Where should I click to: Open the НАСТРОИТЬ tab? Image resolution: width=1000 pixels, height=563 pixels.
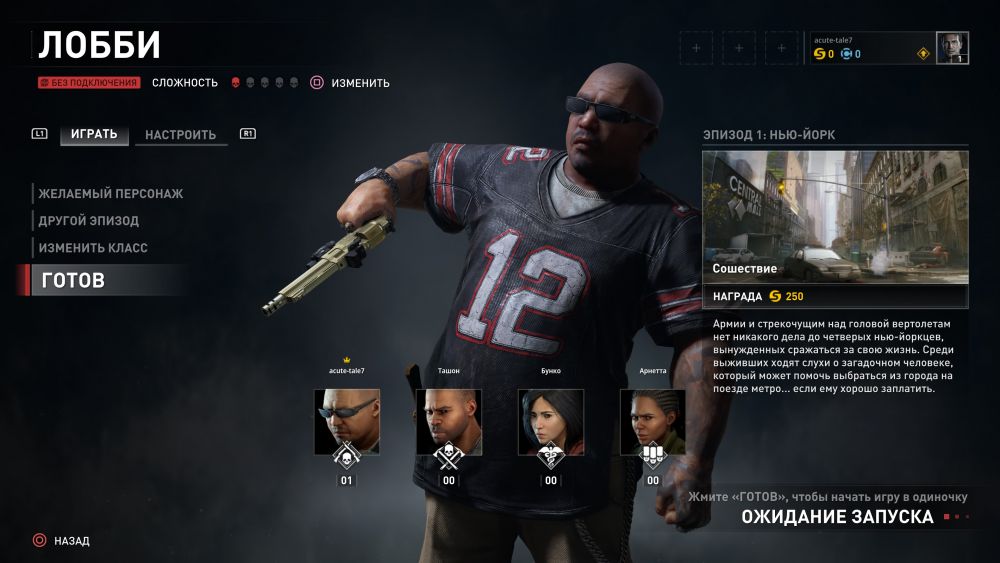[x=180, y=135]
